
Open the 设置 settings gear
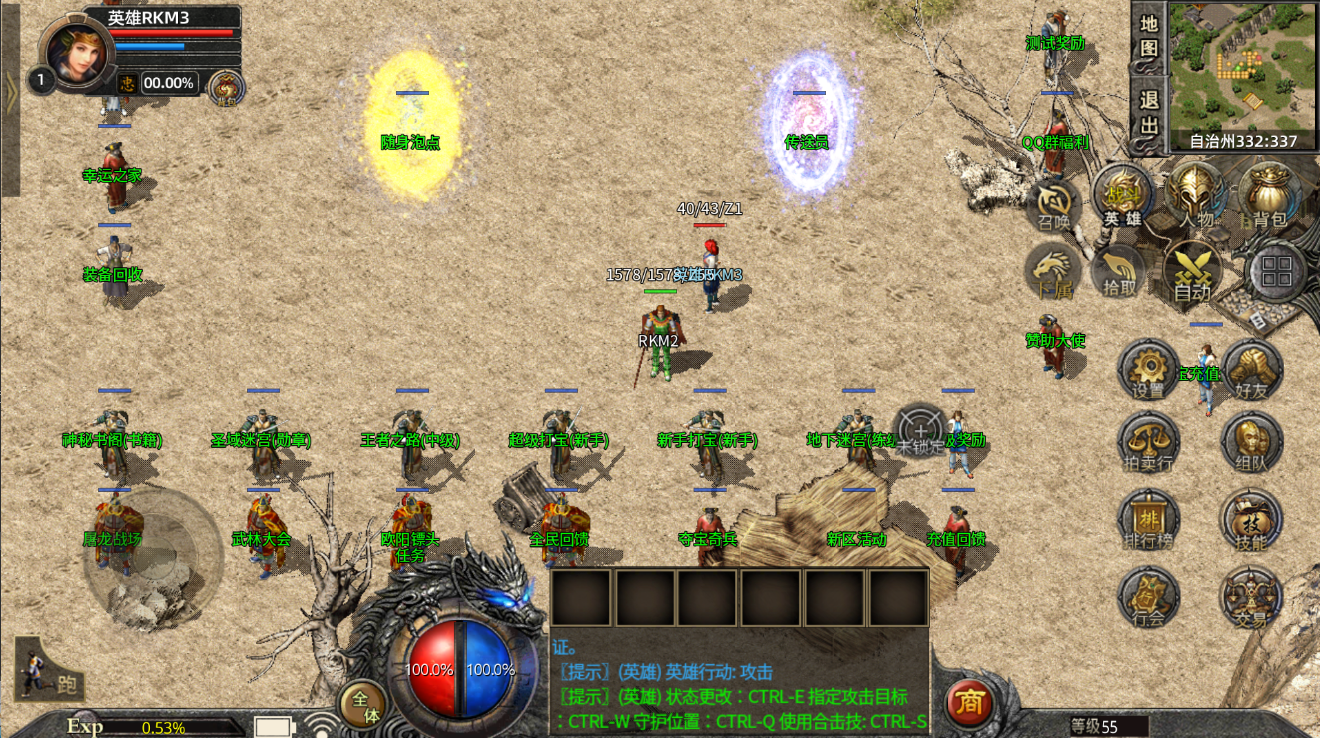pos(1149,369)
